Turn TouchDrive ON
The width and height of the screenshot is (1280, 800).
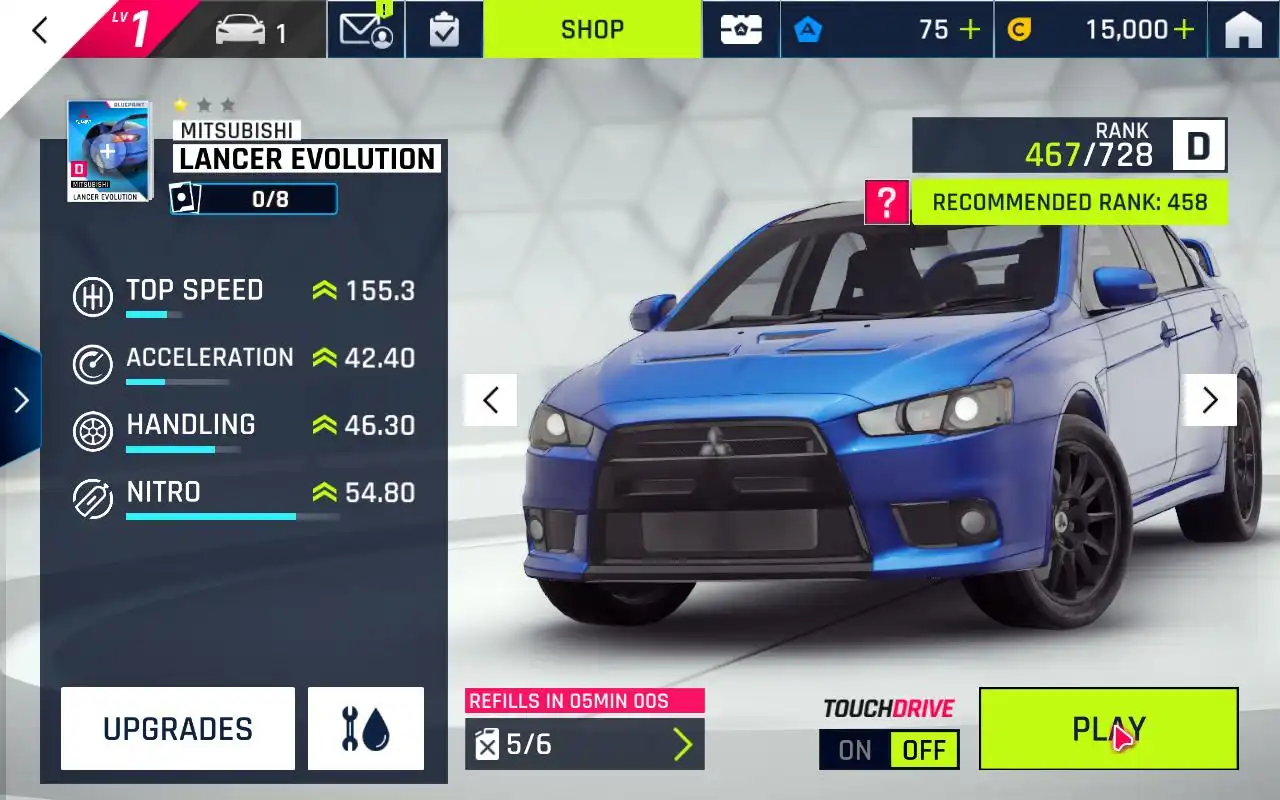[855, 750]
